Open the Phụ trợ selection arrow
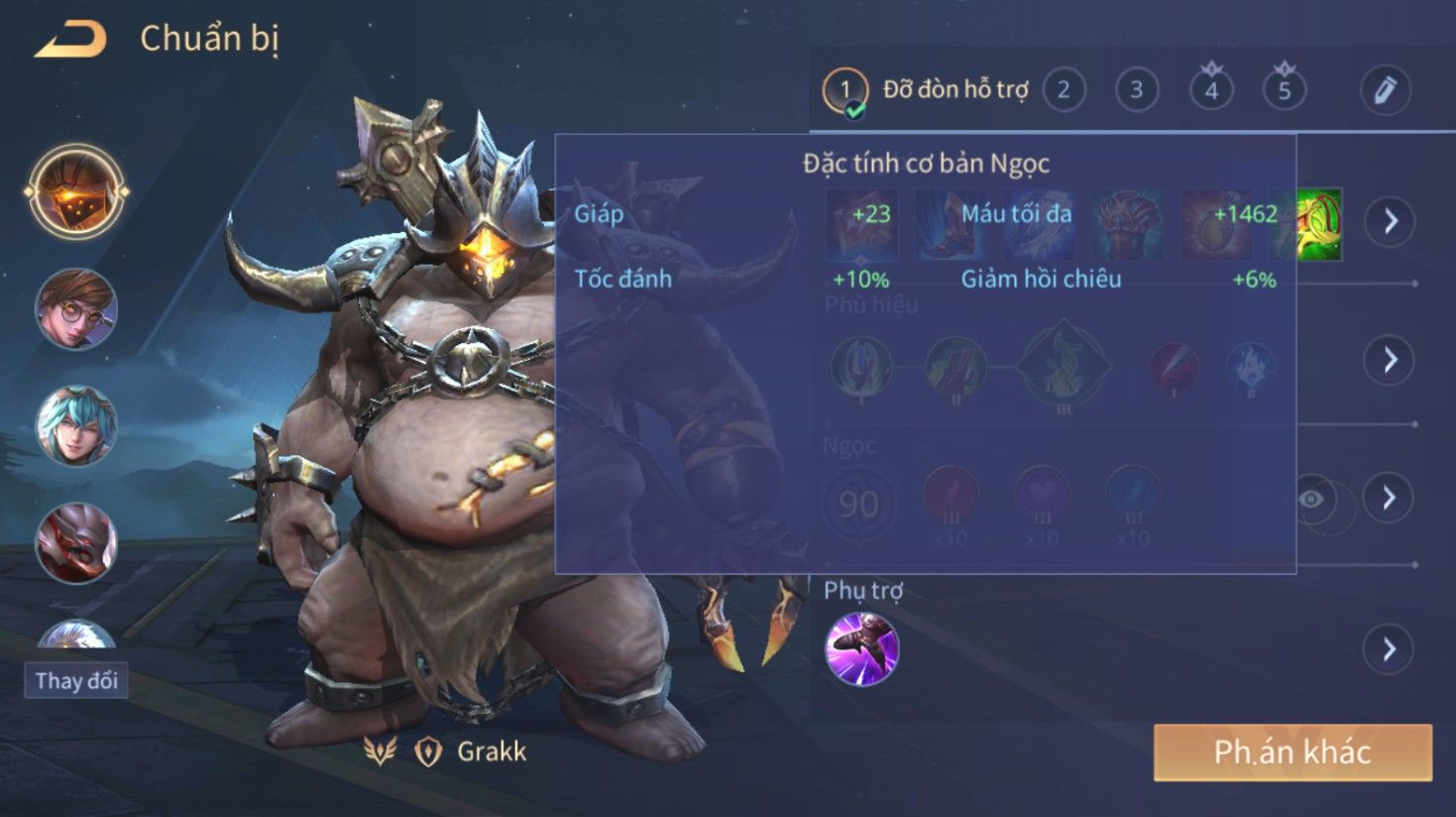The image size is (1456, 817). click(1390, 649)
